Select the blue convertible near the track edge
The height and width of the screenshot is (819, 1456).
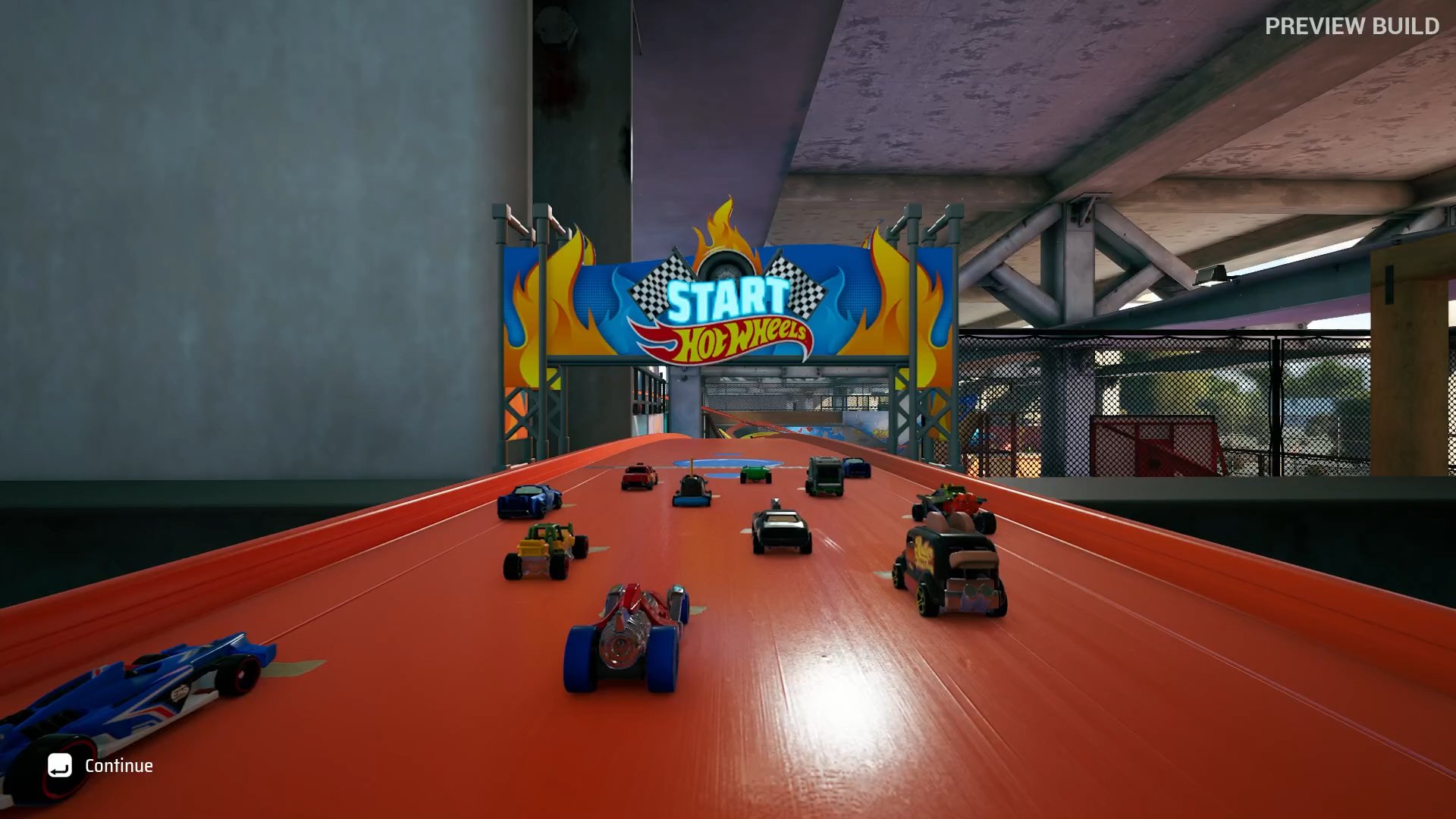(531, 500)
